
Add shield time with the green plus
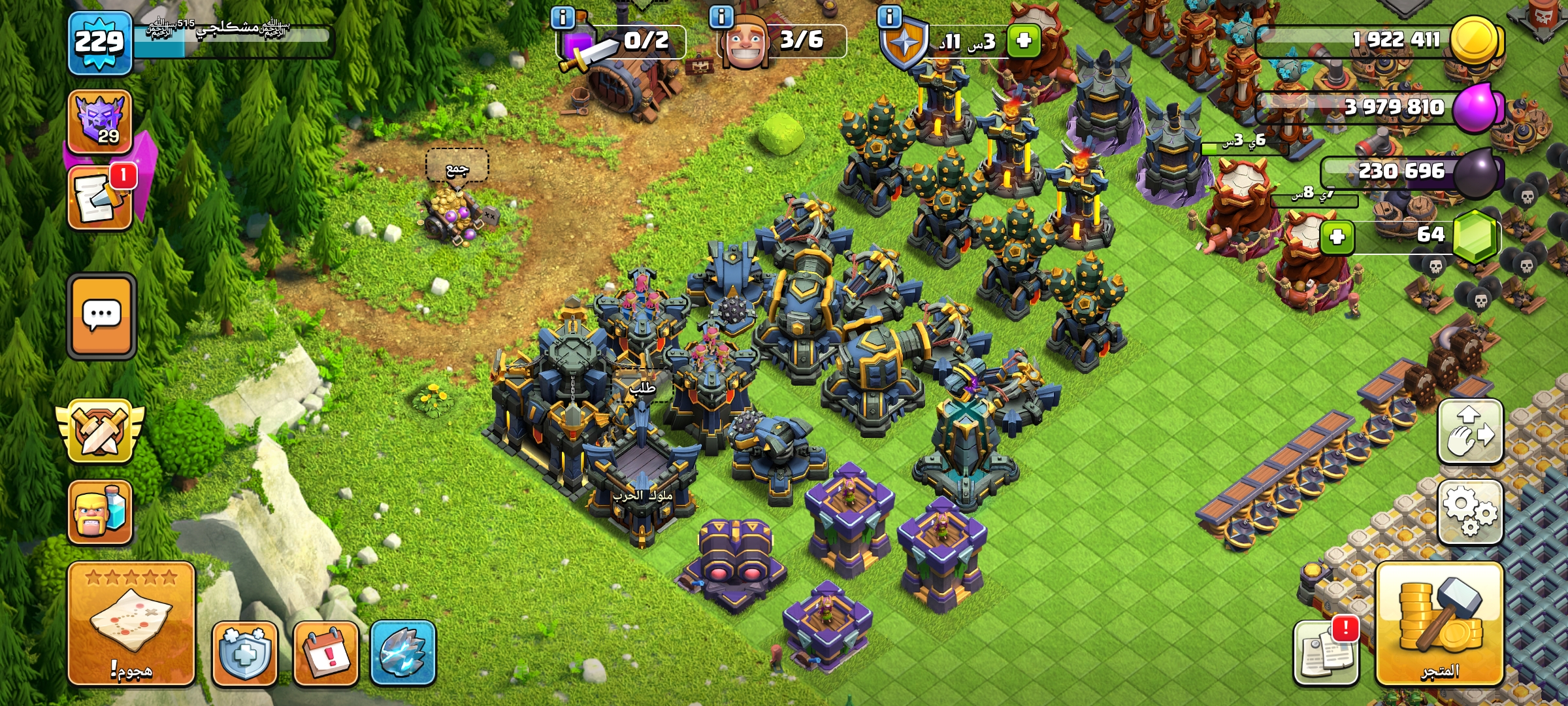click(x=1024, y=41)
